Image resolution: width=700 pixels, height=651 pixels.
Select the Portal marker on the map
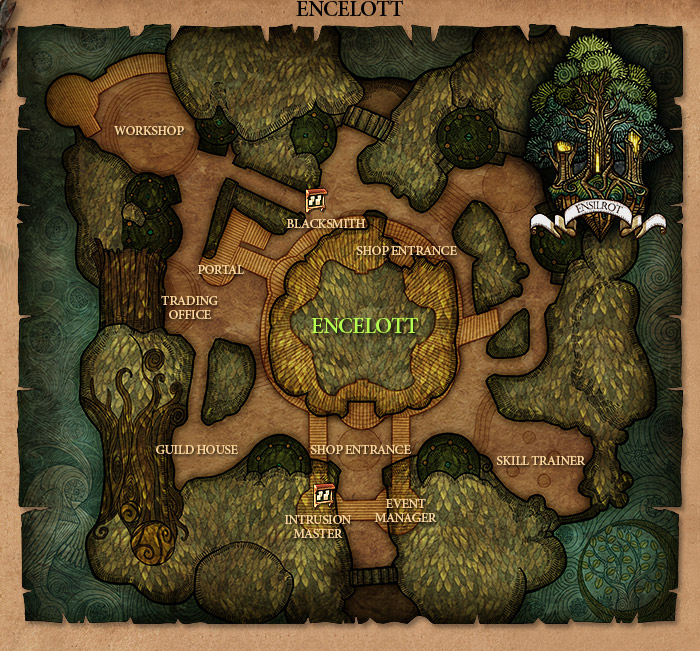click(220, 270)
